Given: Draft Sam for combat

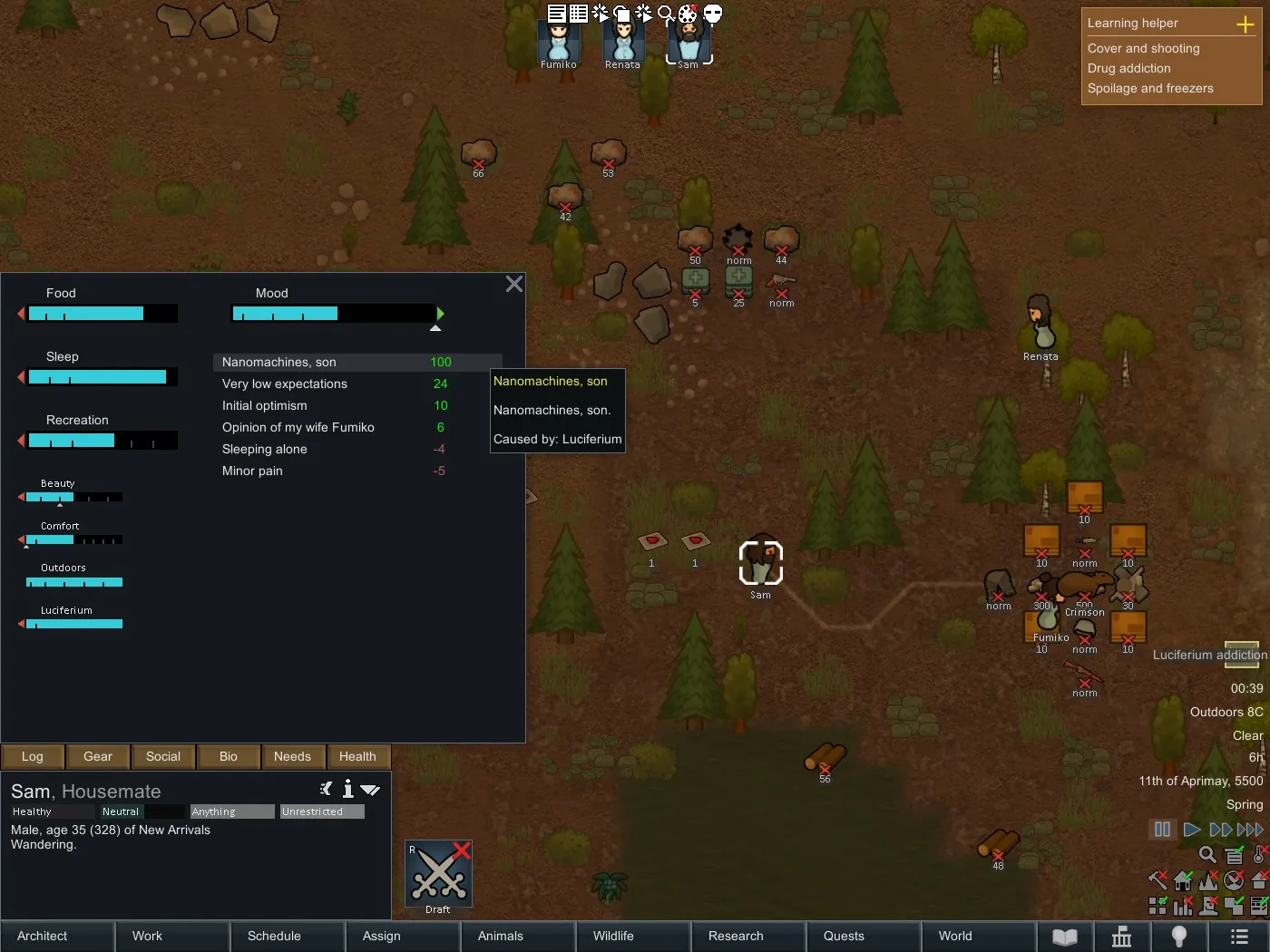Looking at the screenshot, I should point(439,877).
